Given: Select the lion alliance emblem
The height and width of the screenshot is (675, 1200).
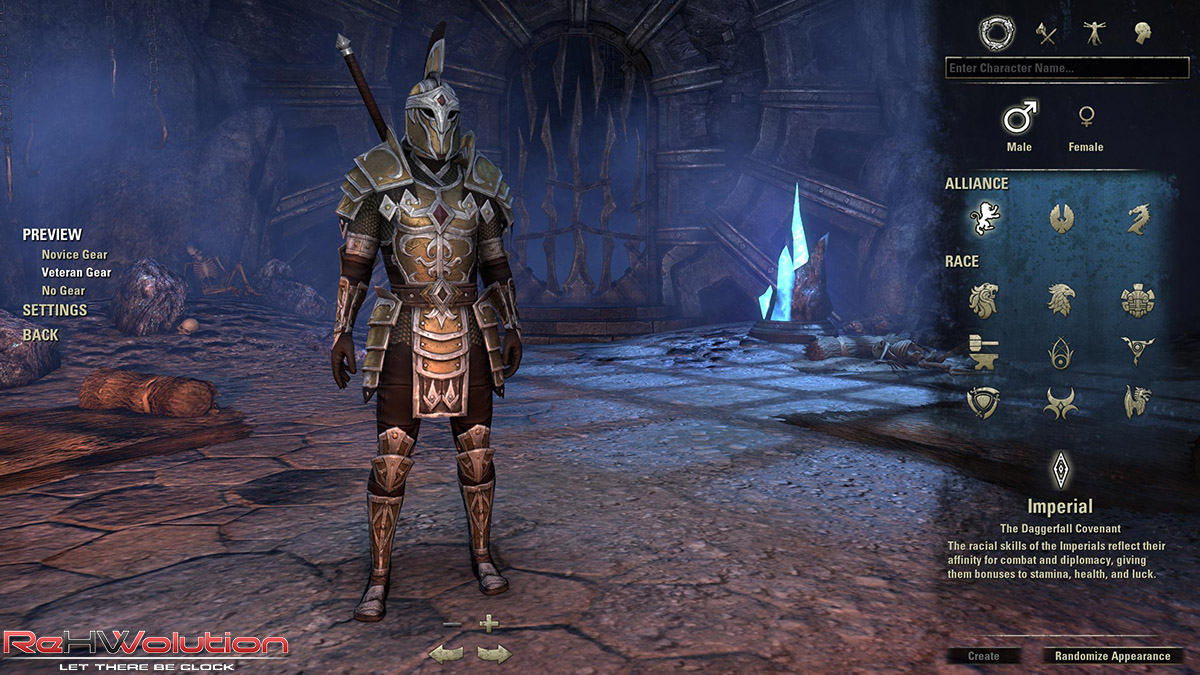Looking at the screenshot, I should coord(984,218).
